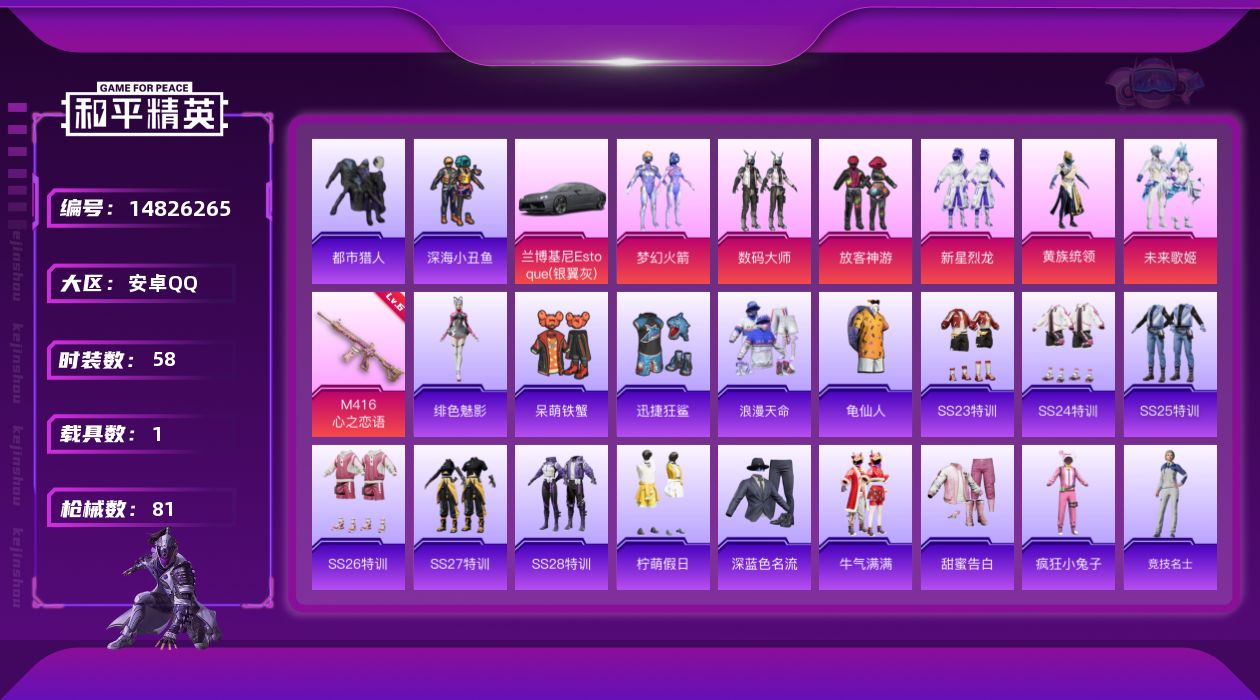Image resolution: width=1260 pixels, height=700 pixels.
Task: Select the SS27特训 outfit set
Action: (x=460, y=517)
